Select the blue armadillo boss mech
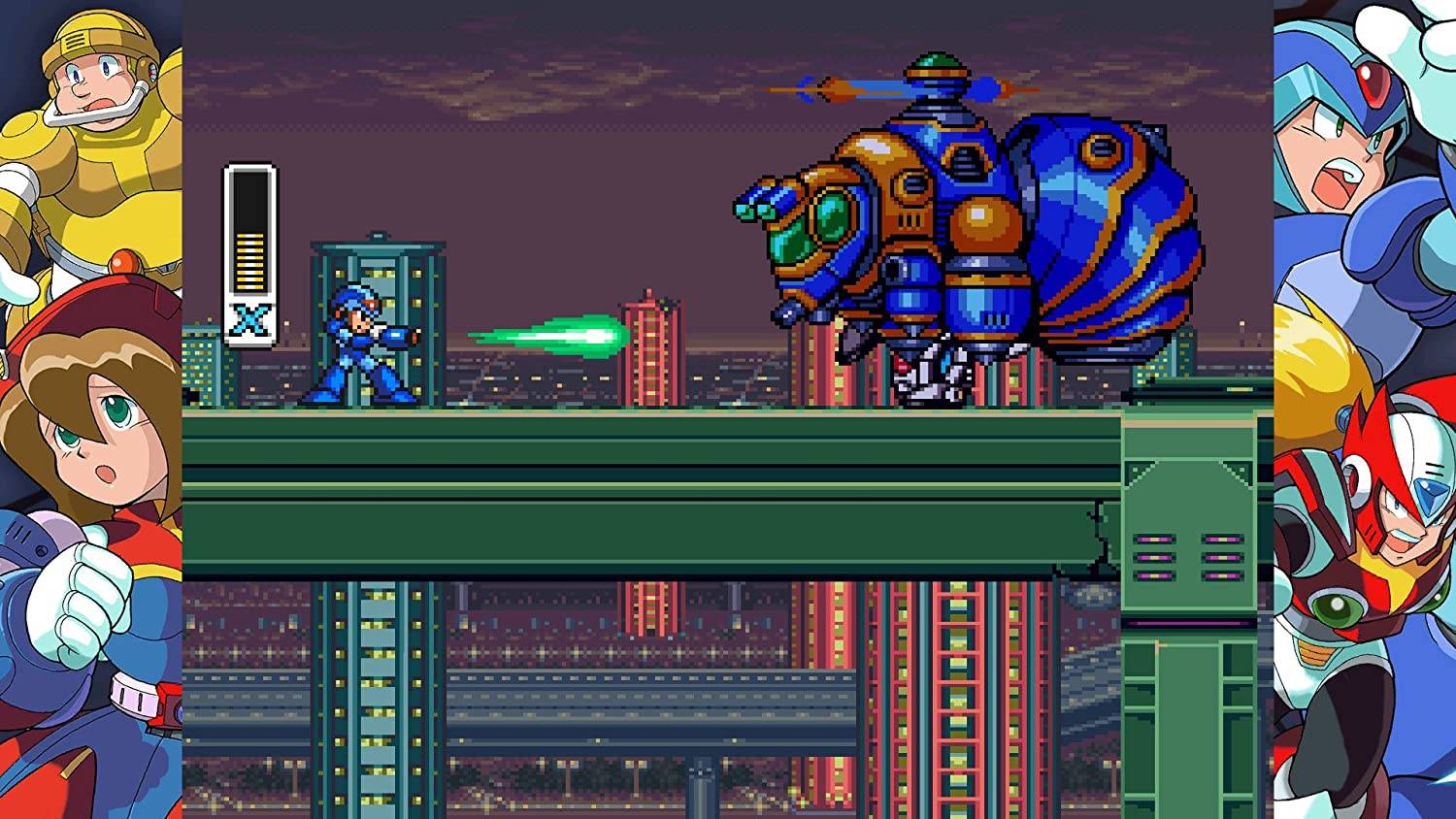The image size is (1456, 819). (x=971, y=223)
